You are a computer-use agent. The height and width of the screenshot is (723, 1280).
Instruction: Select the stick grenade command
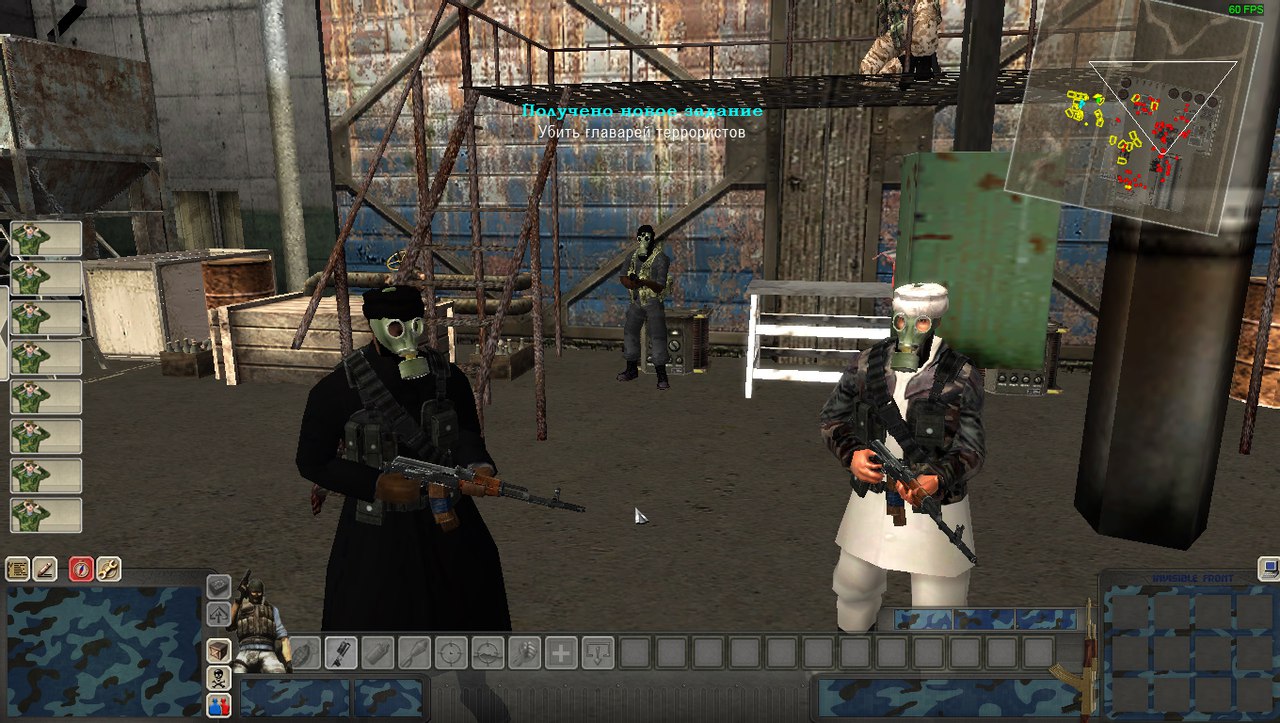[415, 653]
